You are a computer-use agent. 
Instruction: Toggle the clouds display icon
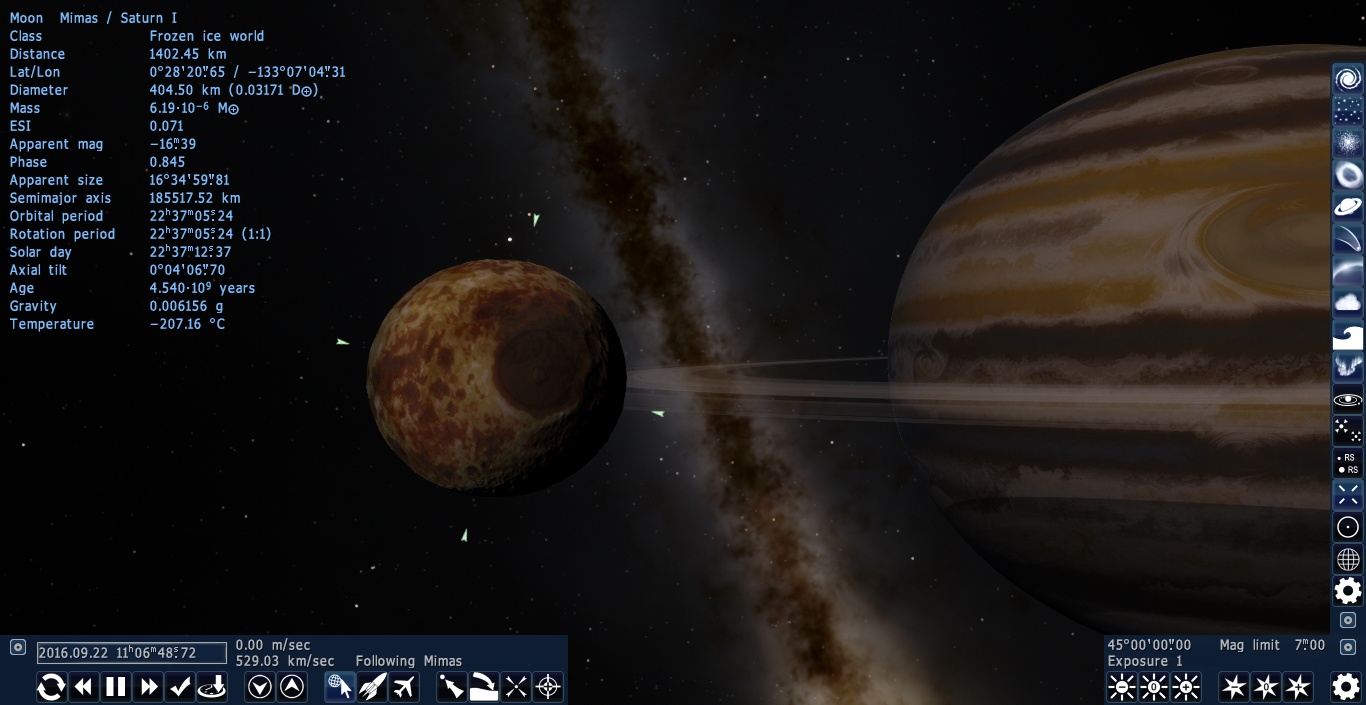[1348, 303]
